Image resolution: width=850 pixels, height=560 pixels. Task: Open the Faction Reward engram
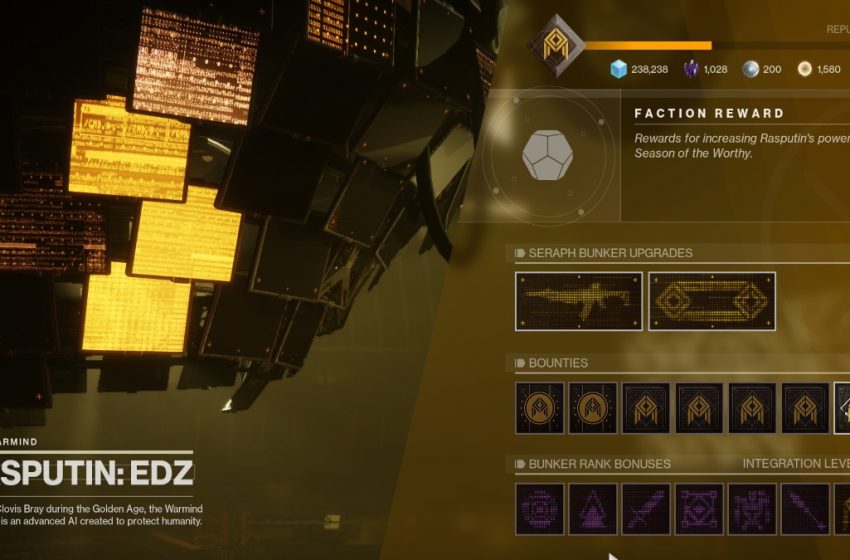coord(547,155)
